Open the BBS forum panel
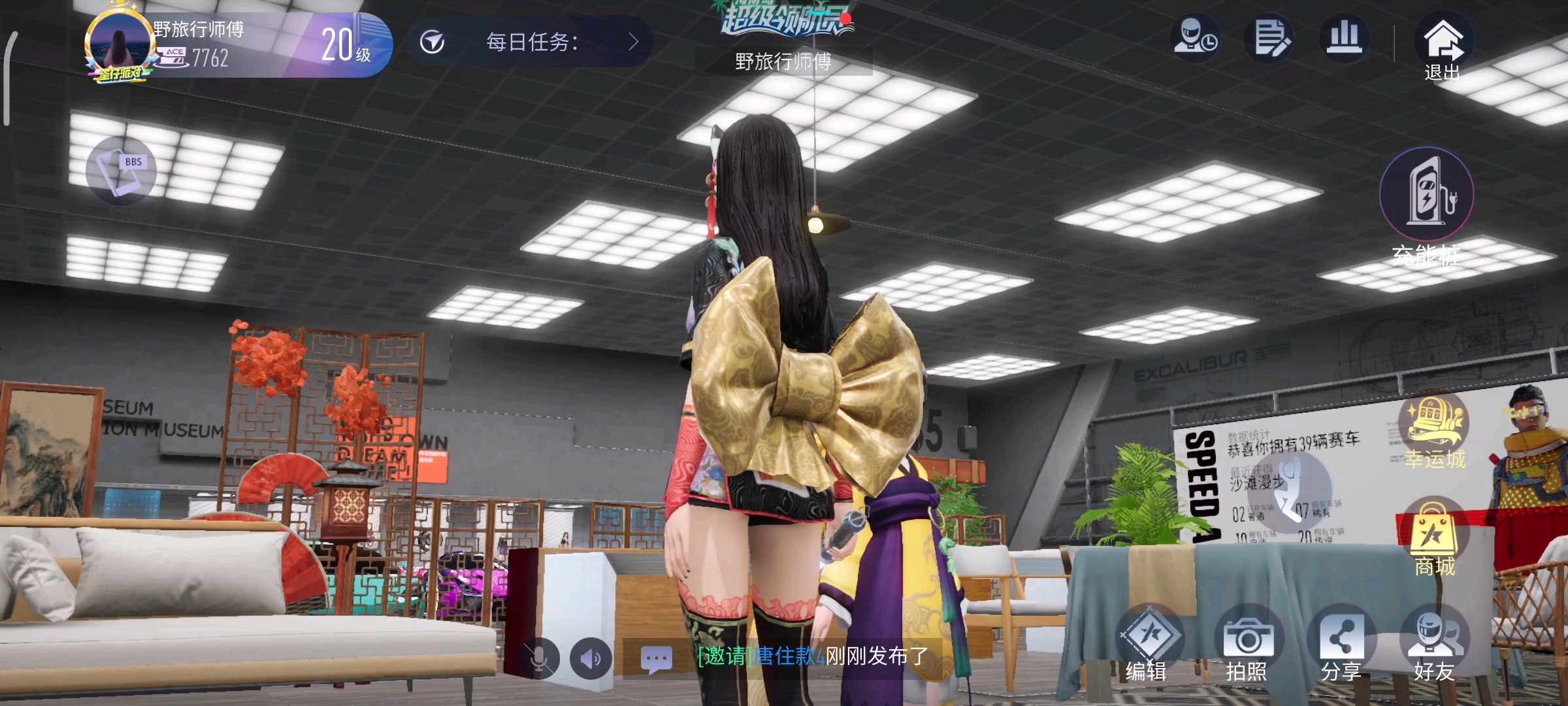Viewport: 1568px width, 706px height. click(x=122, y=171)
